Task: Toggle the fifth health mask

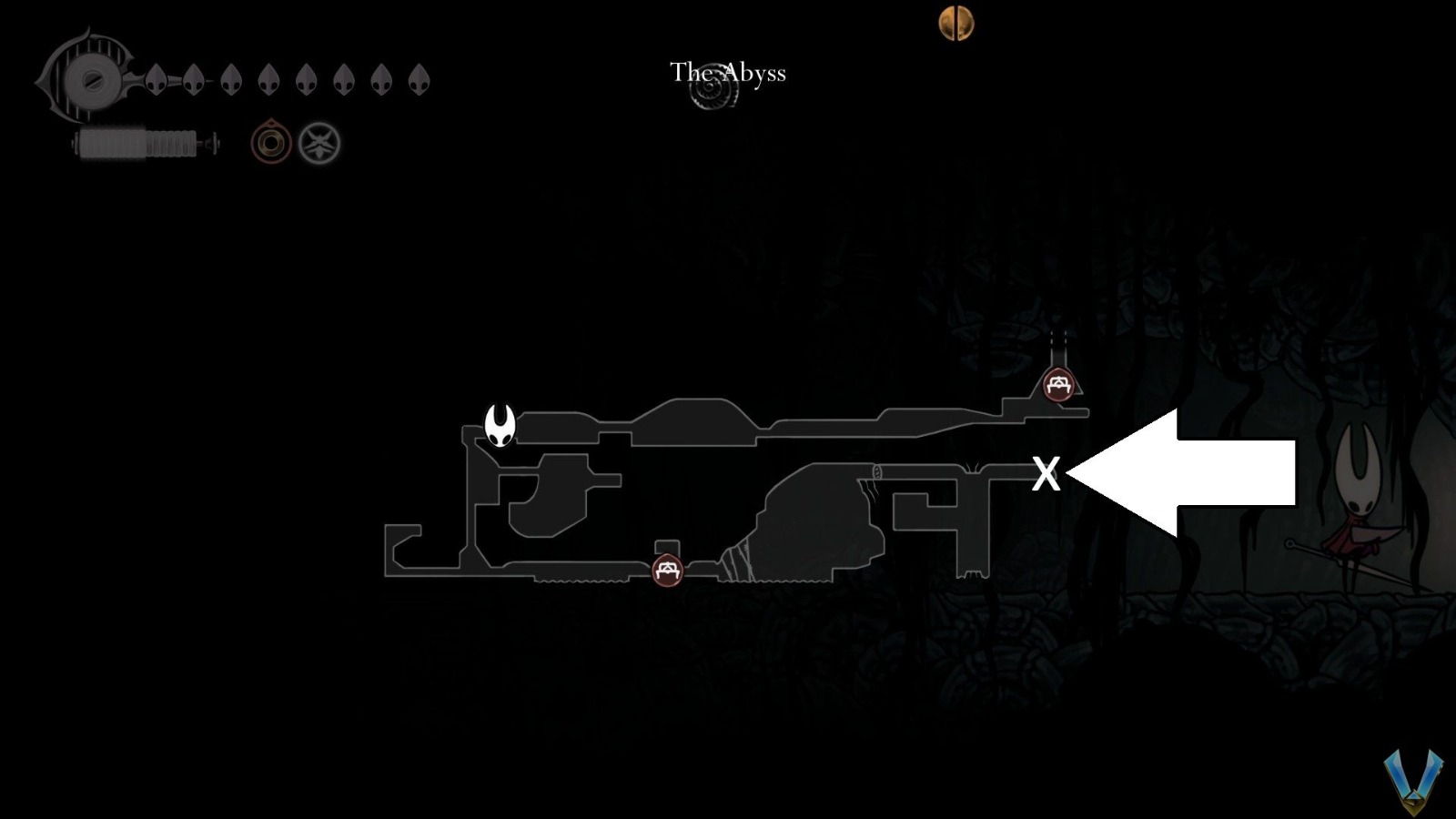Action: point(305,80)
